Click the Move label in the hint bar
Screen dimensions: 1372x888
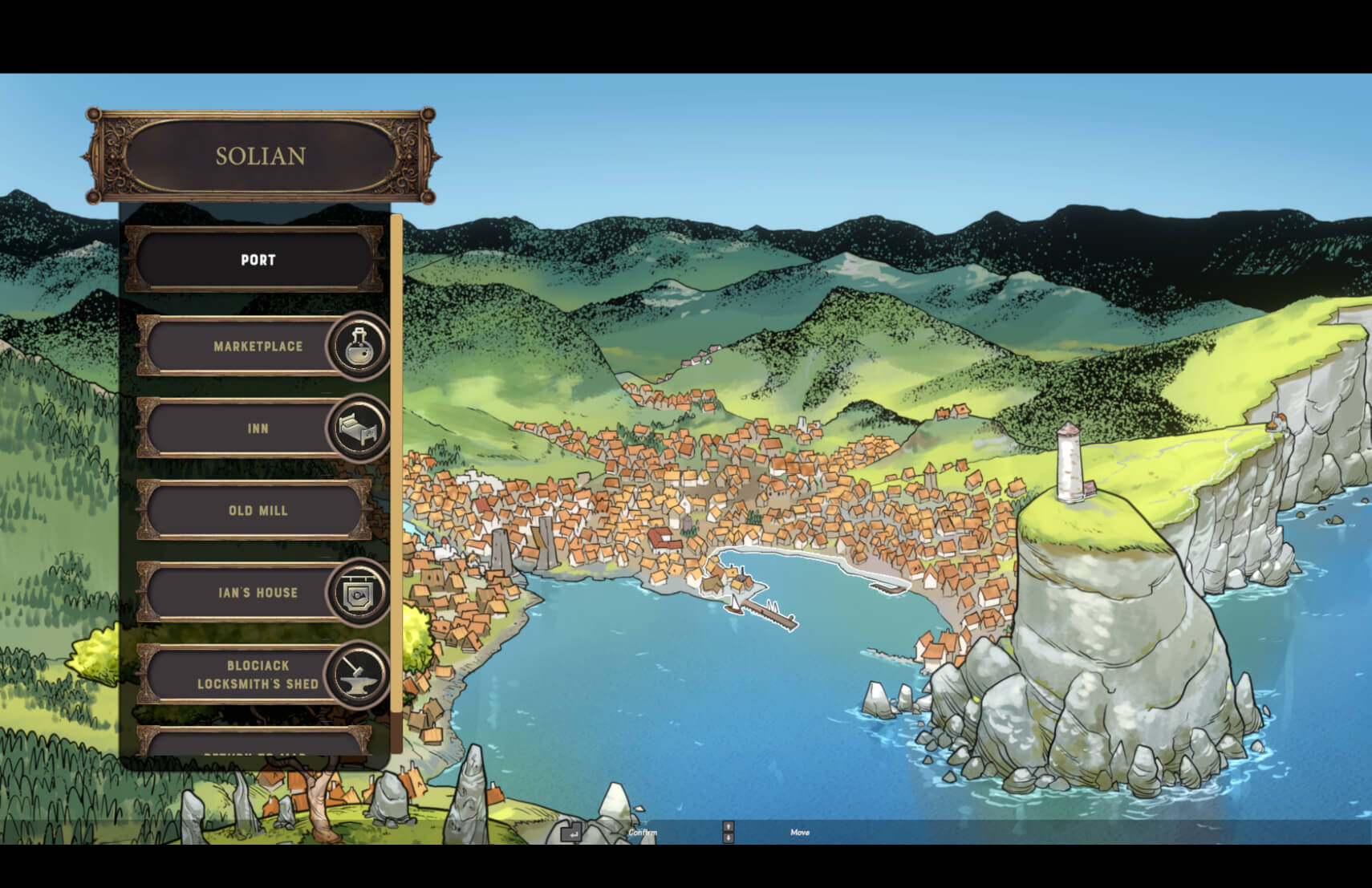(x=799, y=833)
